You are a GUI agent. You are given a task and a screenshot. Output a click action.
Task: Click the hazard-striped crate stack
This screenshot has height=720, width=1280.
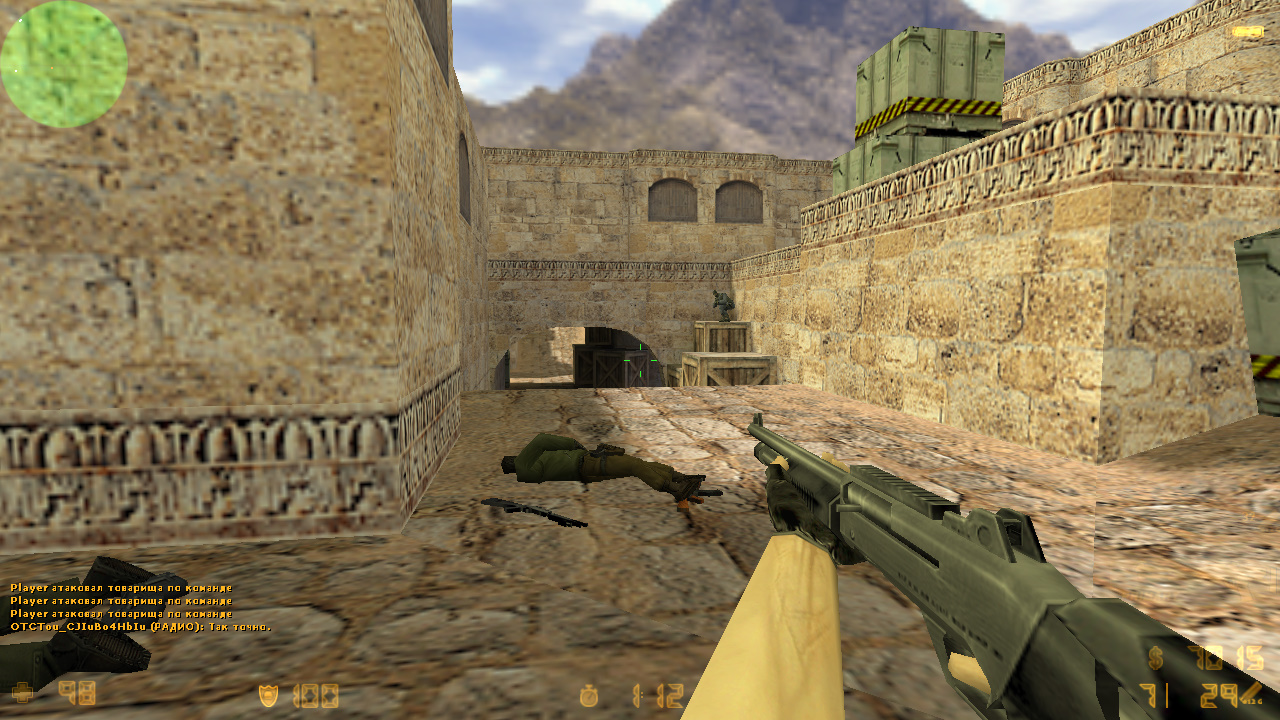coord(930,90)
